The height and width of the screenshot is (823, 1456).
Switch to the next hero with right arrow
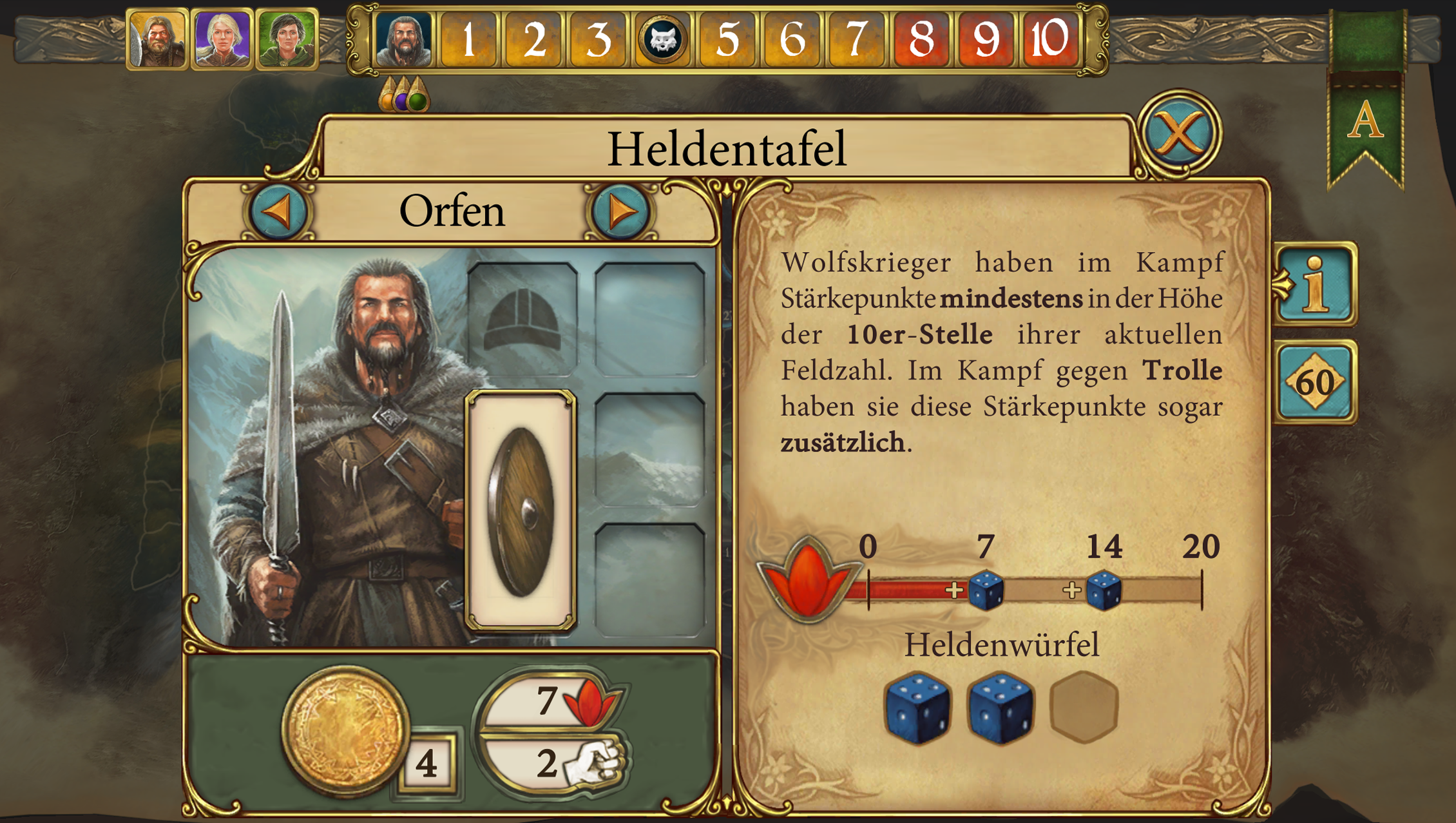tap(620, 211)
